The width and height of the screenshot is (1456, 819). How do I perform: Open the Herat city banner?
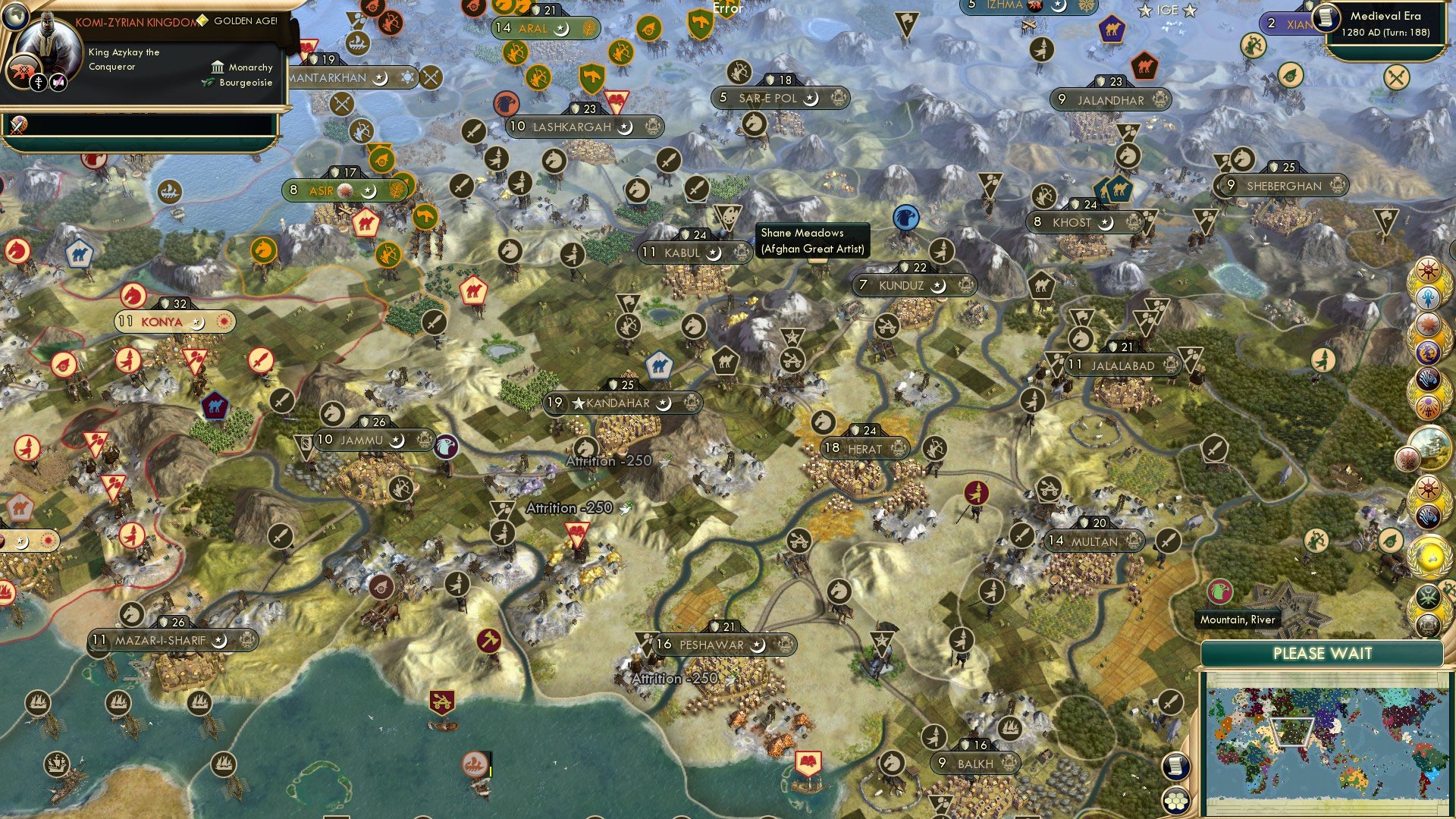(x=864, y=448)
